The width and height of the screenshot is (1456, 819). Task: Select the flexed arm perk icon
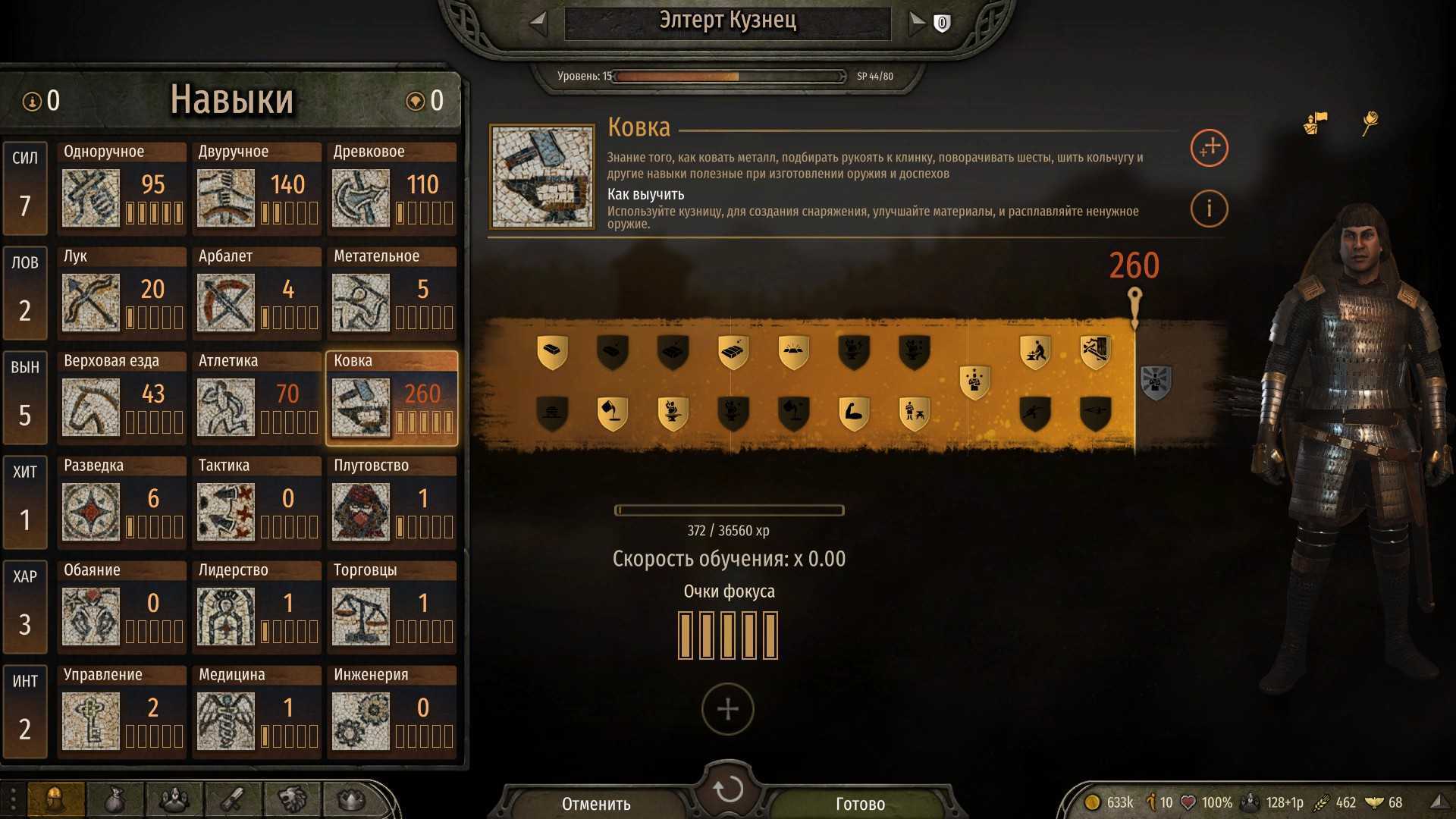(x=854, y=413)
